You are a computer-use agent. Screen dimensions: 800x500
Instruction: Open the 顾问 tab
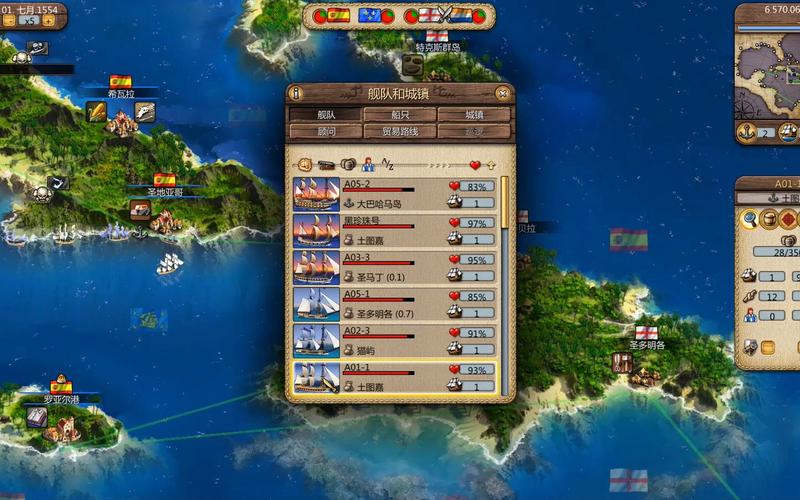325,131
